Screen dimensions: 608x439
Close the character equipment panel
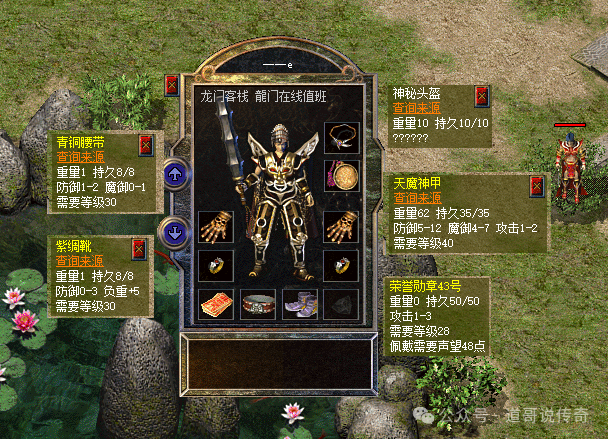(x=171, y=85)
